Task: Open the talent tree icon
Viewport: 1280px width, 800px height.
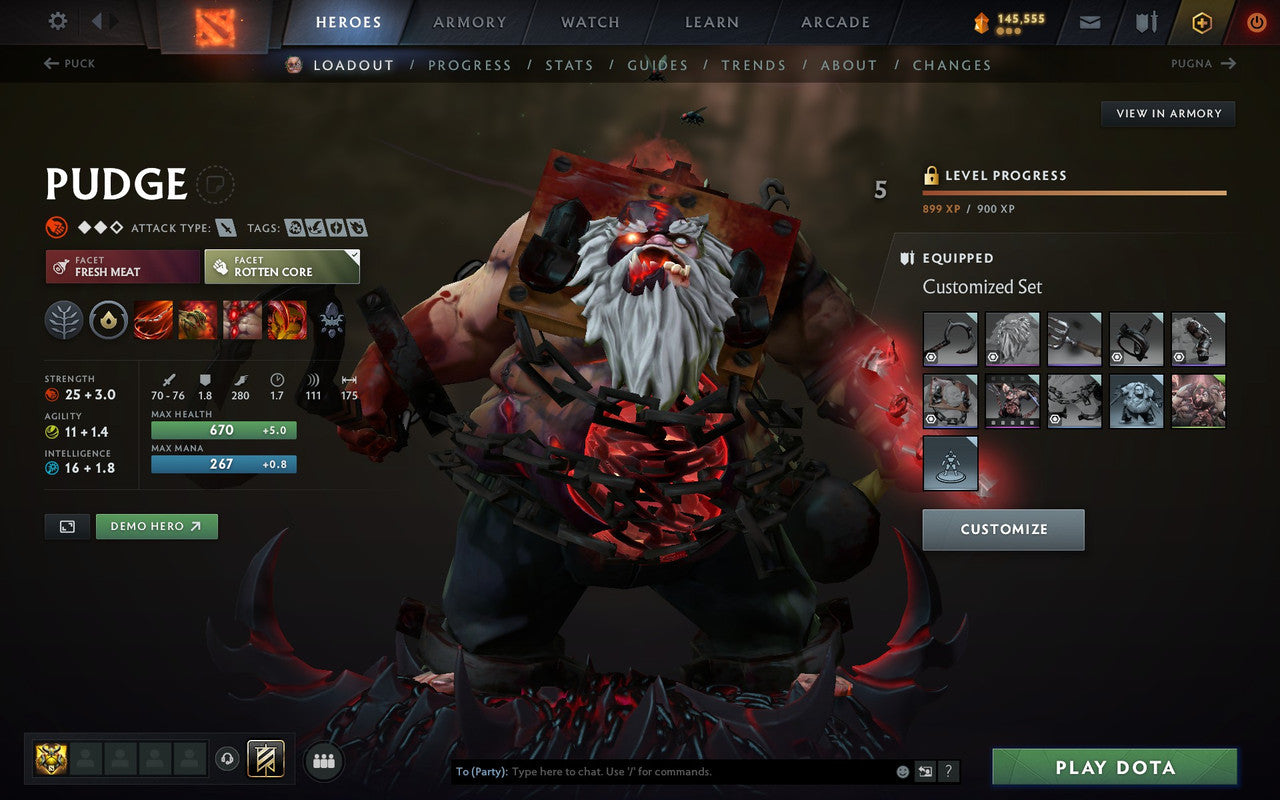Action: (x=64, y=320)
